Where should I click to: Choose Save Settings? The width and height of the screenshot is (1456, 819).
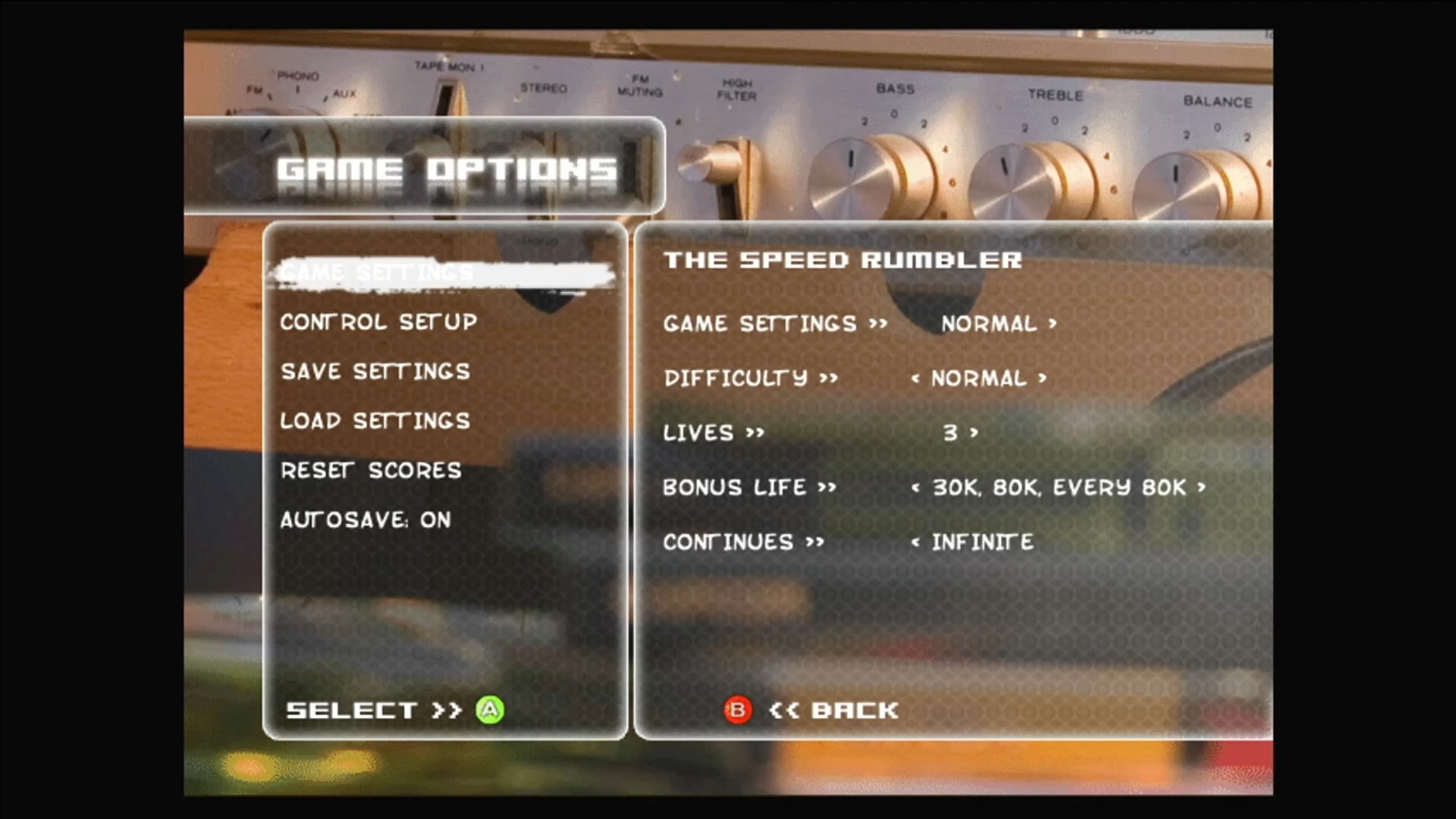[375, 372]
